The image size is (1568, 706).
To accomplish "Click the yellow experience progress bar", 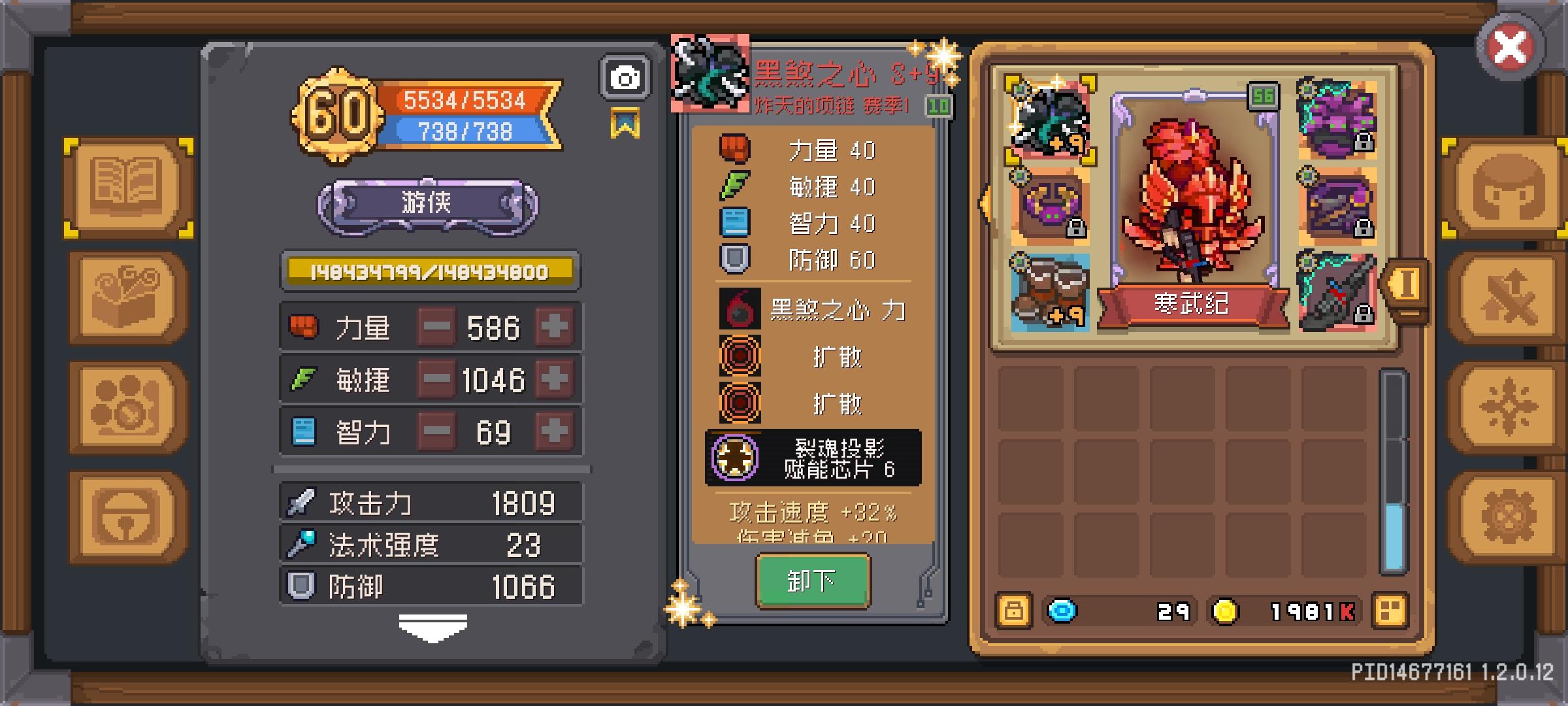I will click(430, 272).
